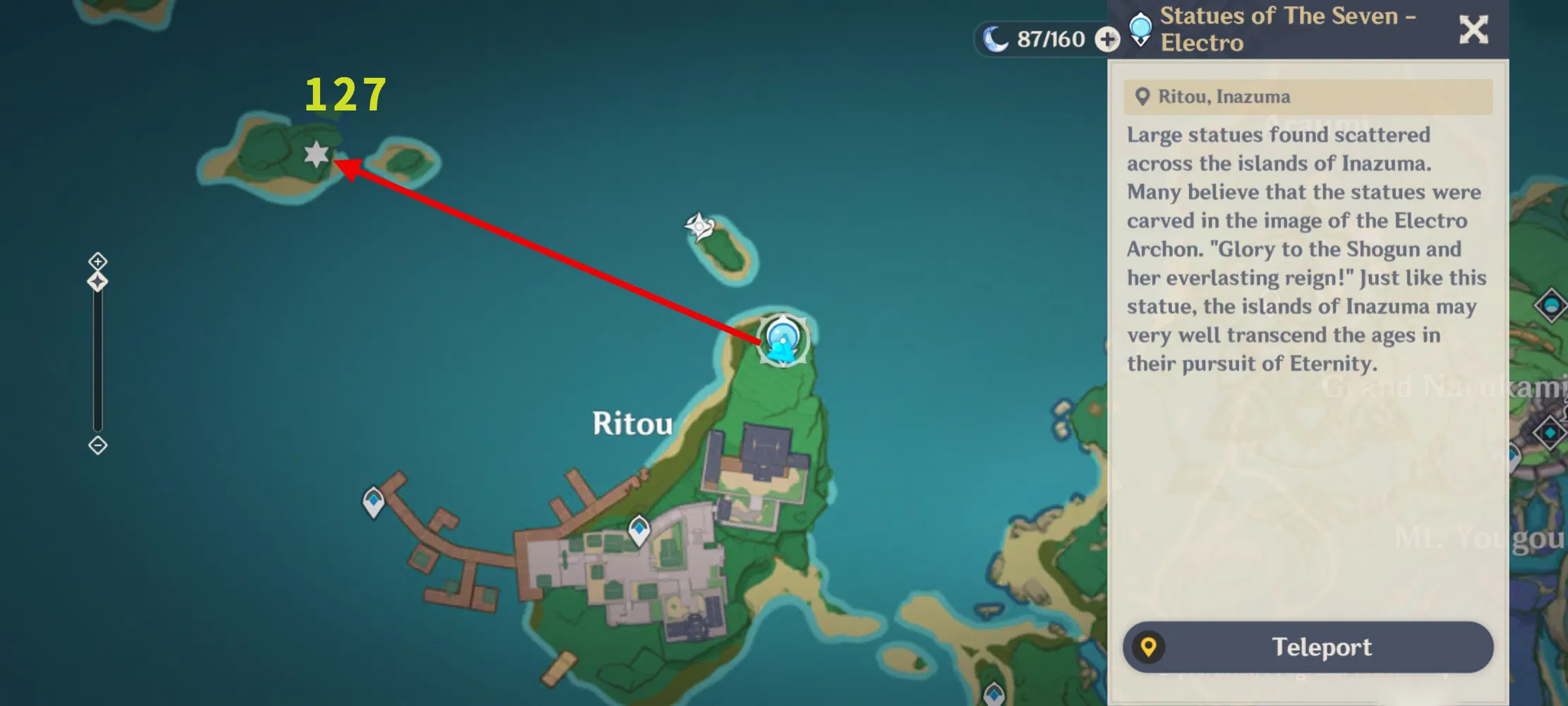Open the domain icon on the small northern island
Image resolution: width=1568 pixels, height=706 pixels.
[x=699, y=226]
